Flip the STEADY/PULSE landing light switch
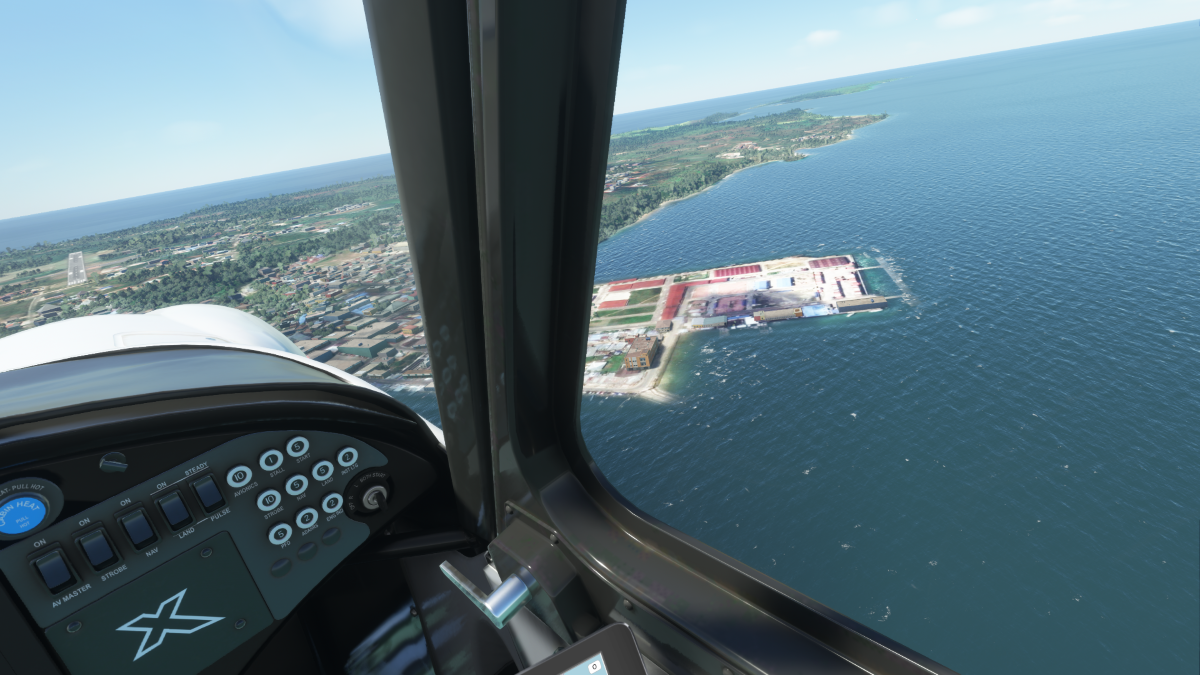This screenshot has width=1200, height=675. [x=208, y=493]
